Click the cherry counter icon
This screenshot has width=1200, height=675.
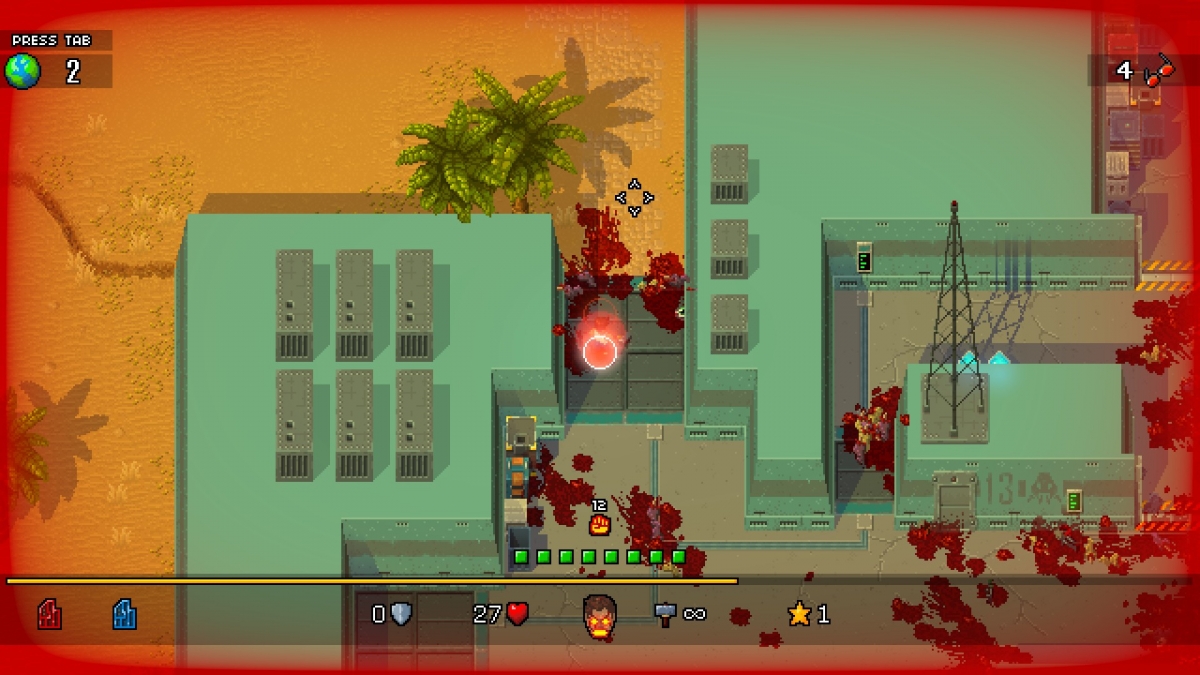coord(1160,70)
